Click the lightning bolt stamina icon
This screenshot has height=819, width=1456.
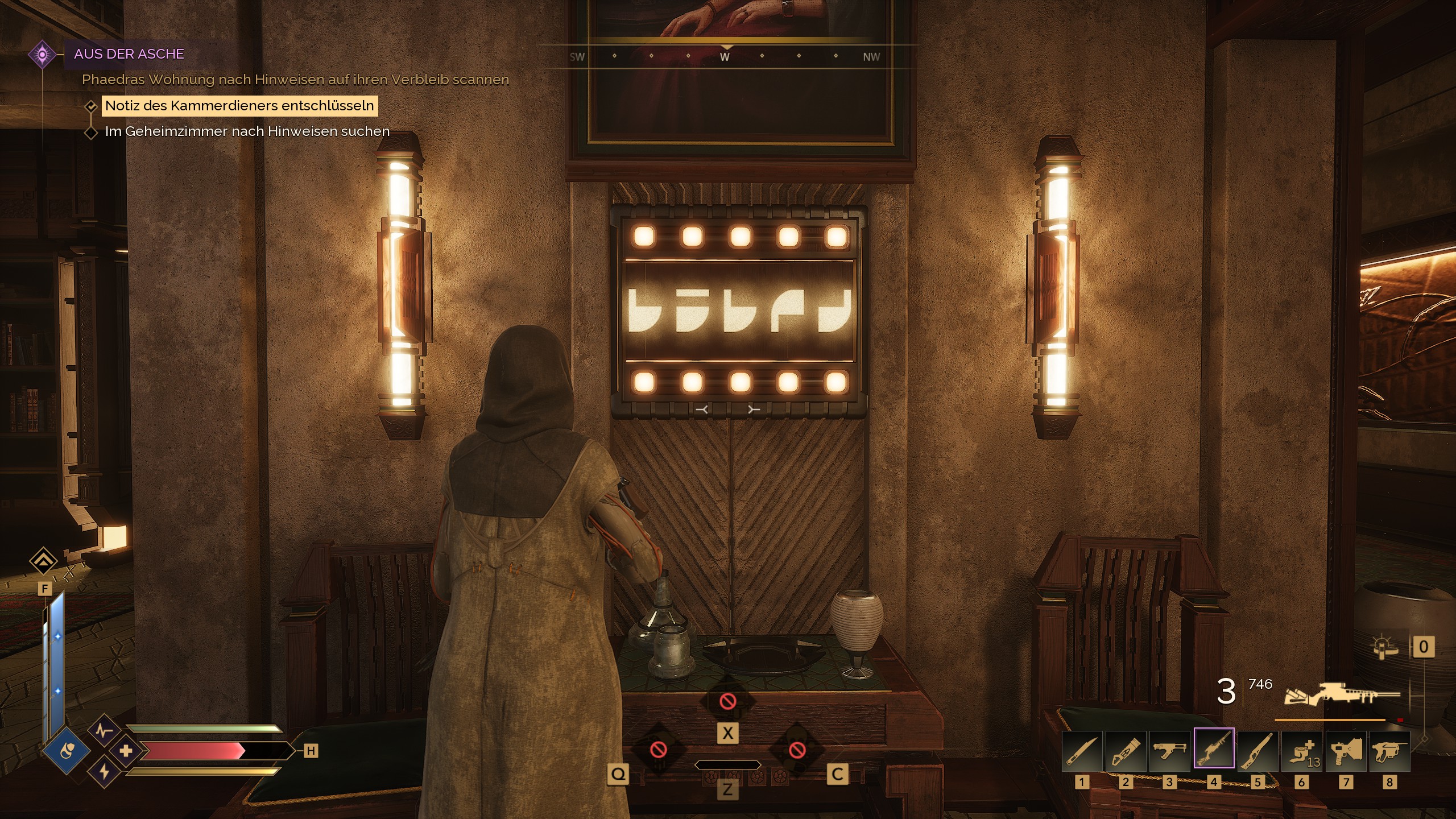click(x=105, y=772)
